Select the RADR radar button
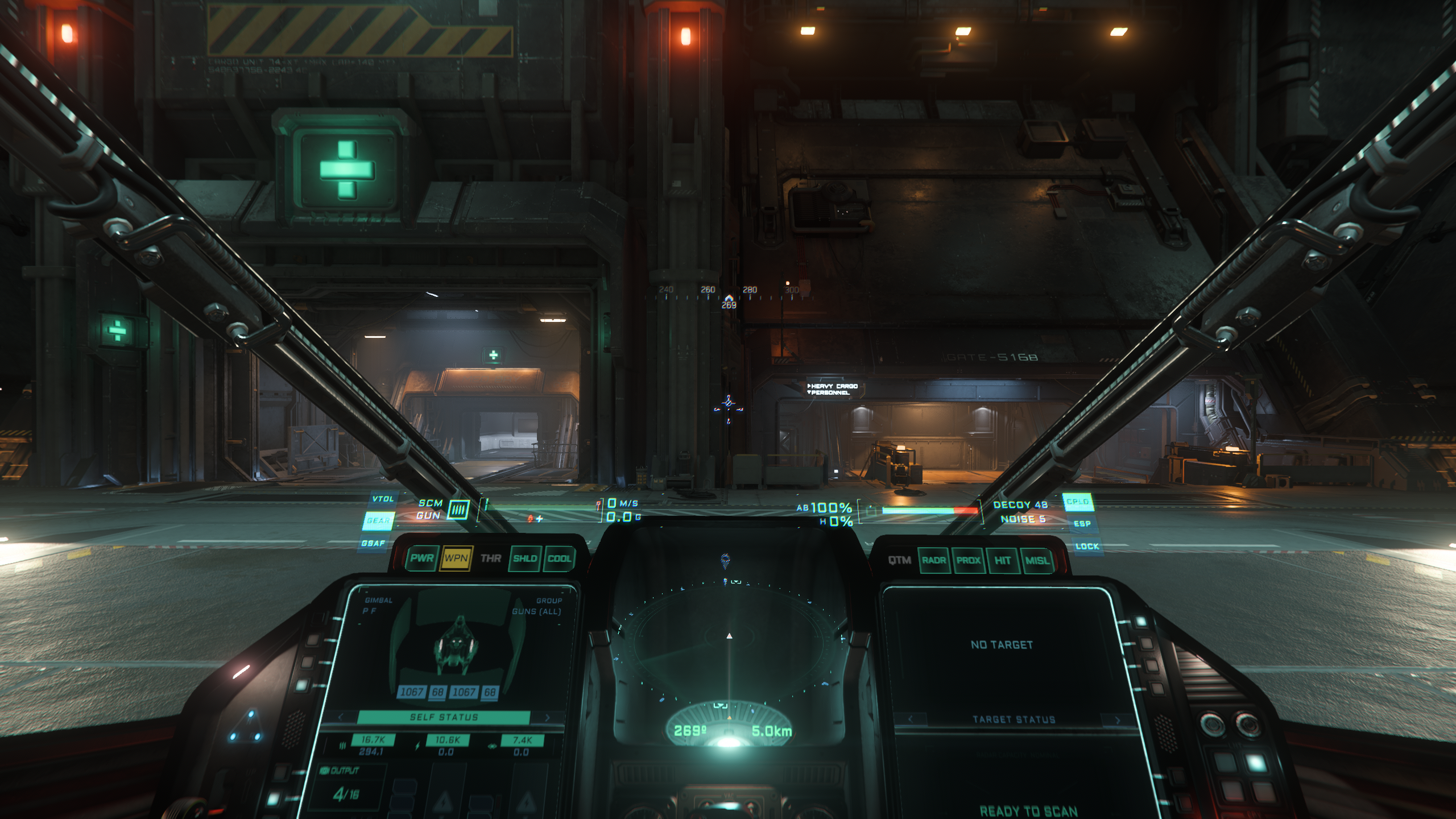This screenshot has height=819, width=1456. (x=934, y=560)
